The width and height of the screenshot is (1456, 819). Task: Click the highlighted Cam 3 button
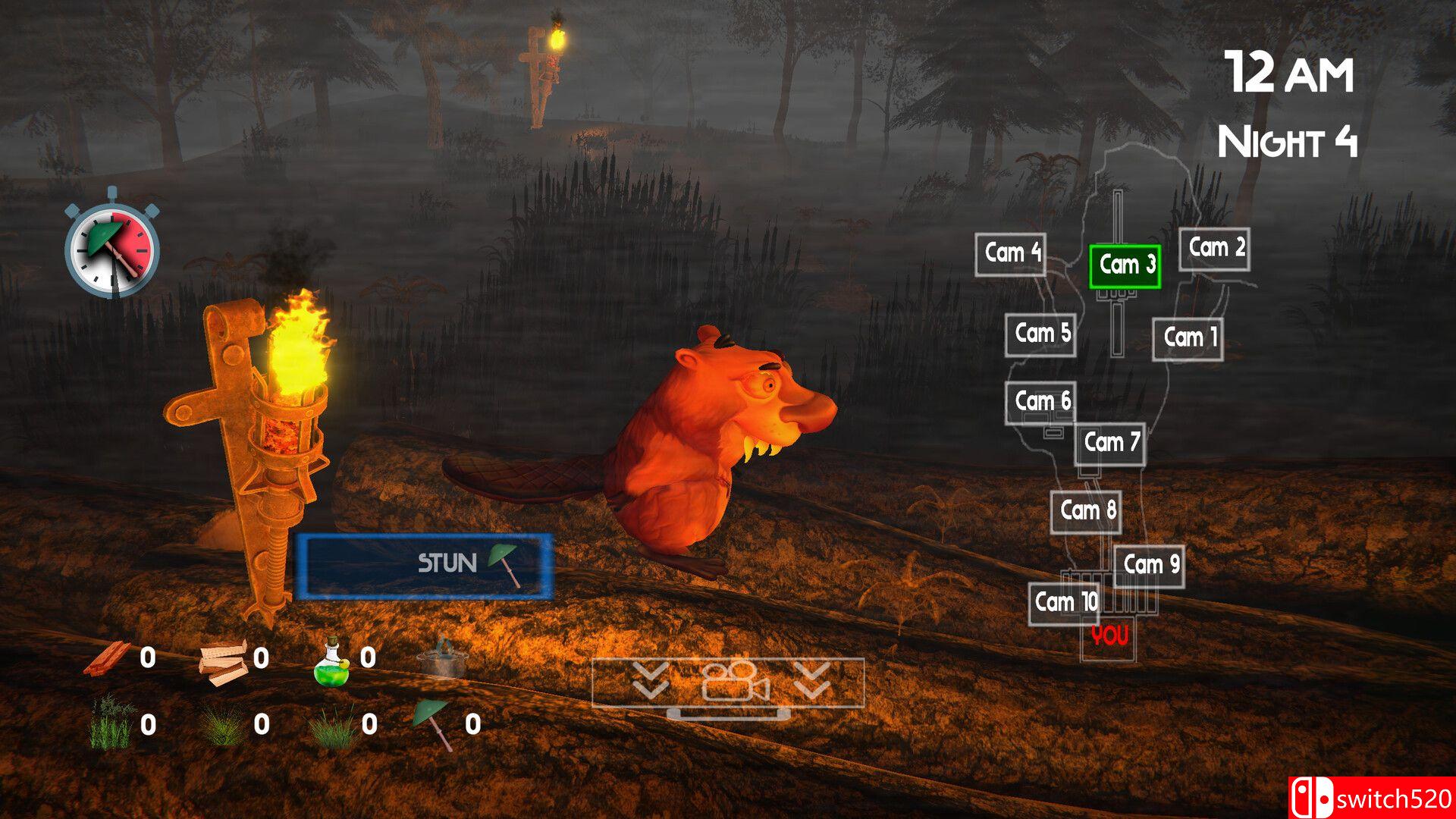click(1125, 266)
